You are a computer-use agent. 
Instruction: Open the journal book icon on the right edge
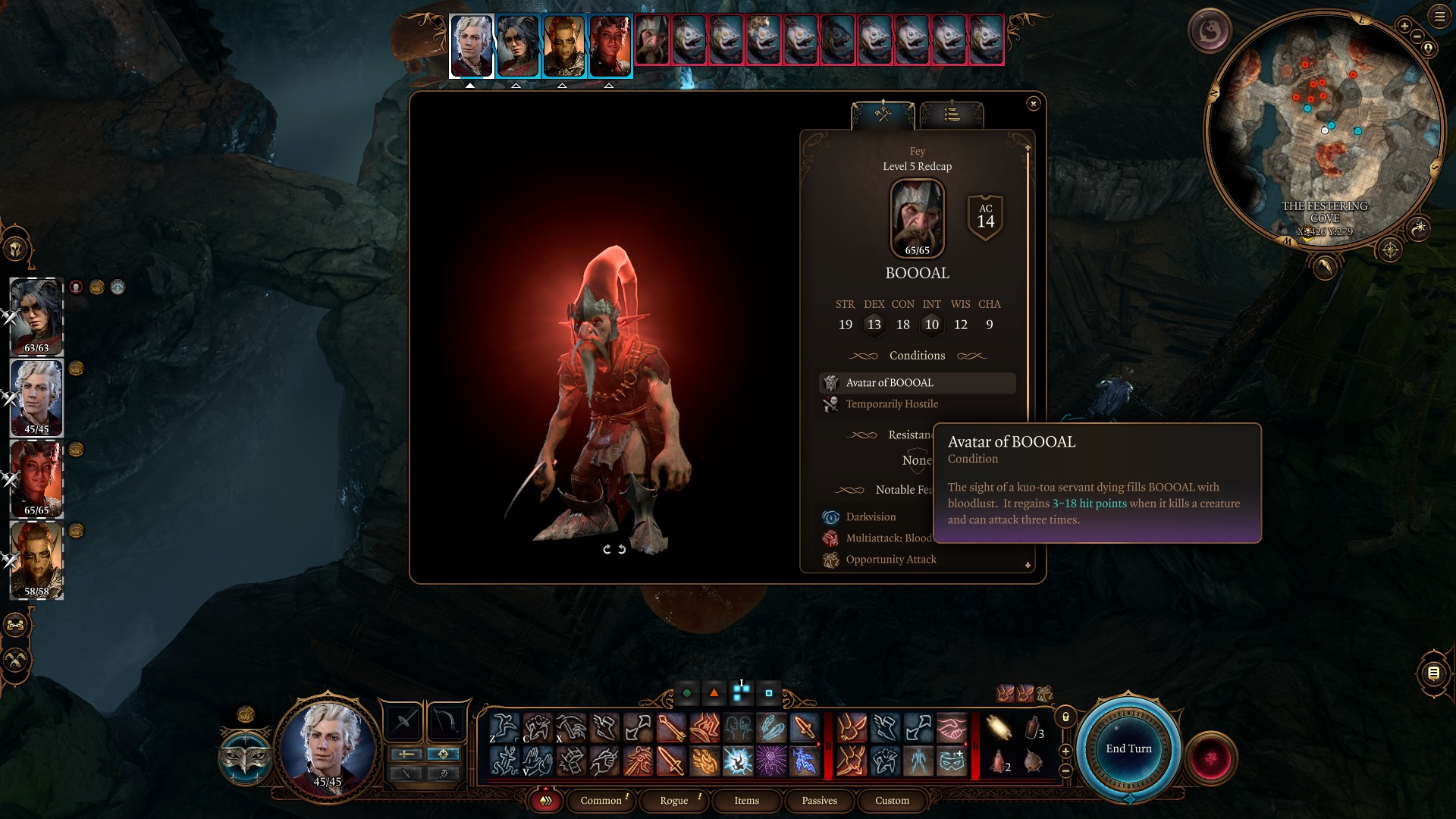1434,673
